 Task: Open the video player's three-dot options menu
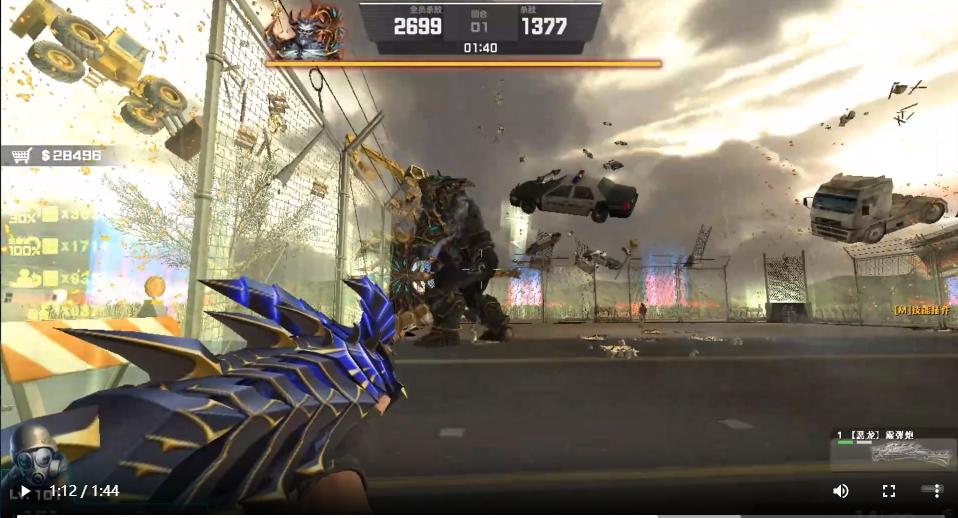(936, 491)
